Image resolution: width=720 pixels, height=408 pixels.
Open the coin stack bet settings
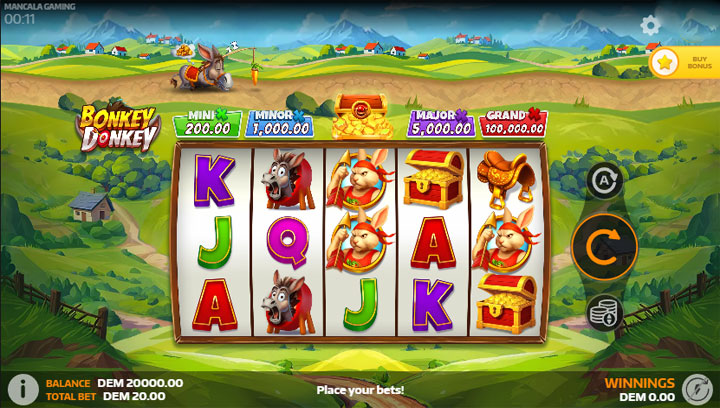point(605,311)
